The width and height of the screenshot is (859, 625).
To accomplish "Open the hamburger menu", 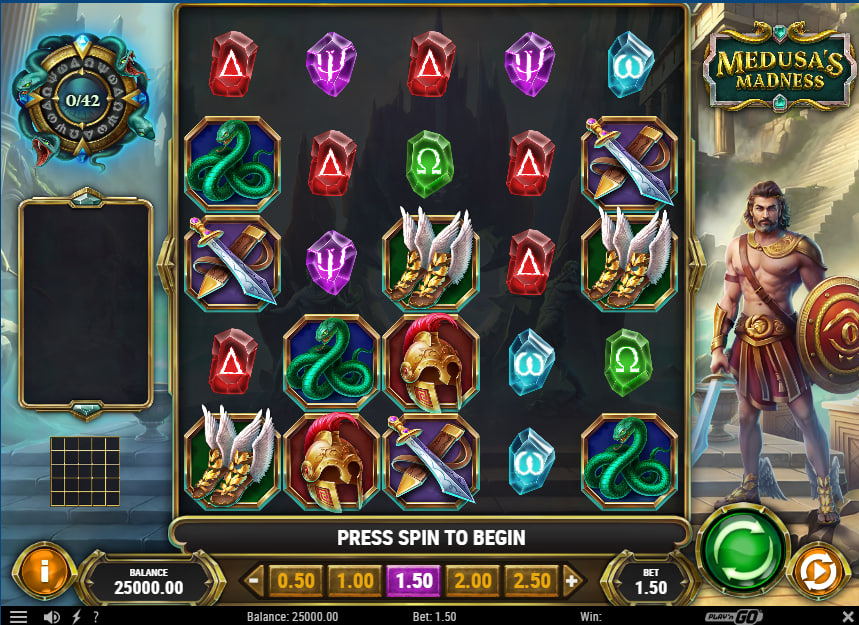I will tap(17, 617).
